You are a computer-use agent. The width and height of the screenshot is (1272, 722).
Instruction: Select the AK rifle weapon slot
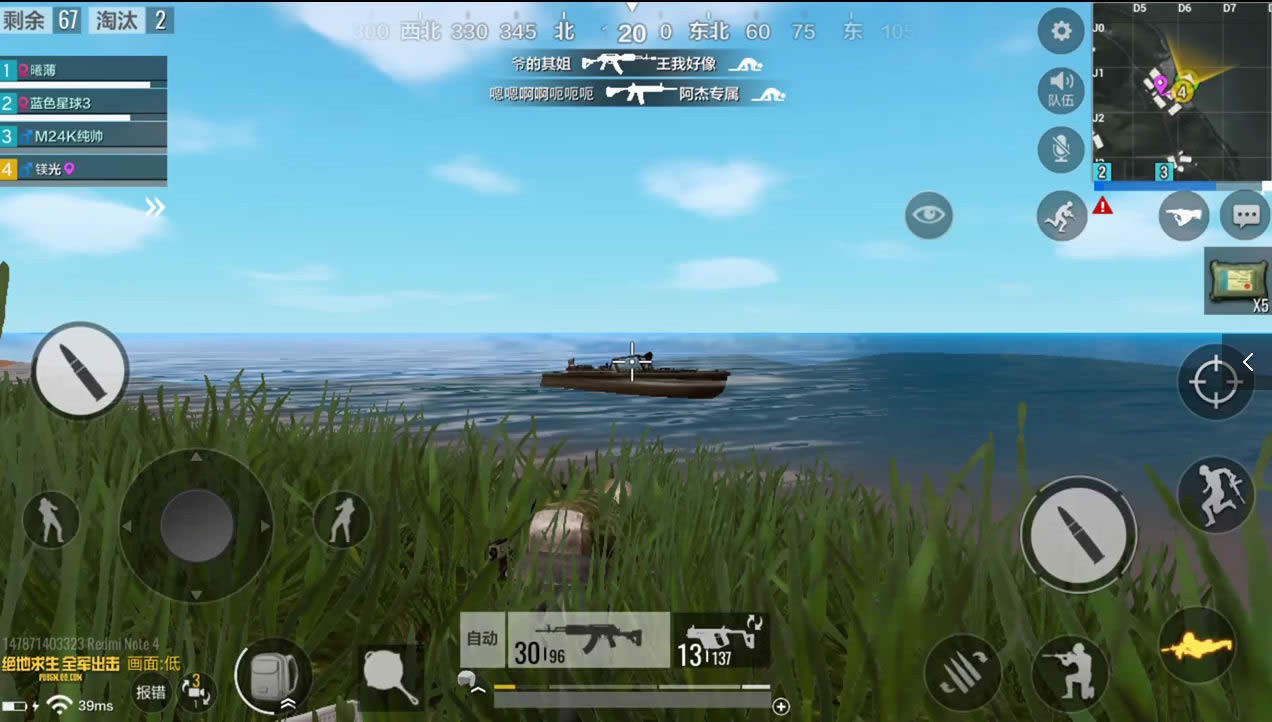[x=588, y=640]
